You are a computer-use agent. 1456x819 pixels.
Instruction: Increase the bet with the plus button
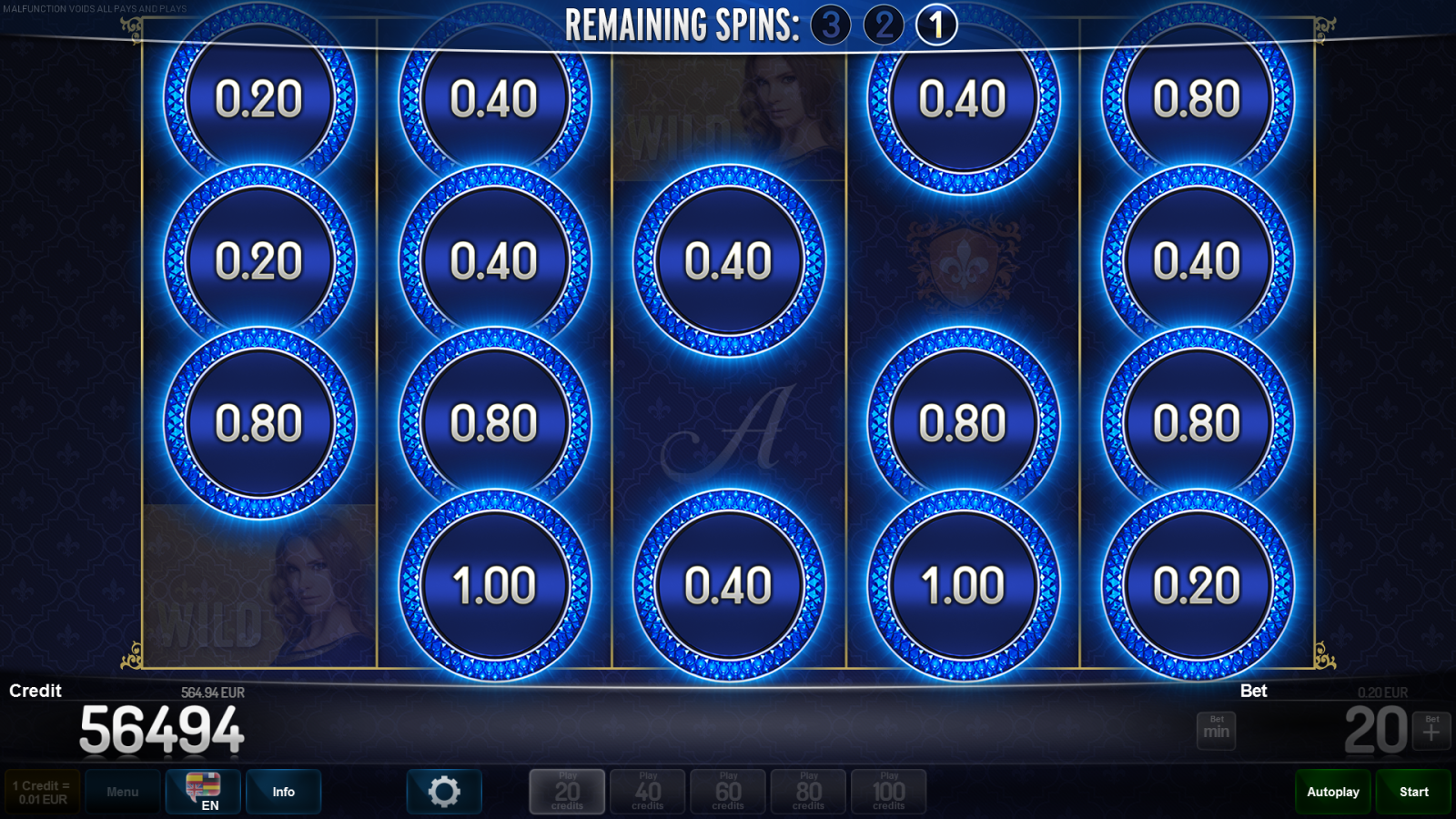[x=1431, y=731]
